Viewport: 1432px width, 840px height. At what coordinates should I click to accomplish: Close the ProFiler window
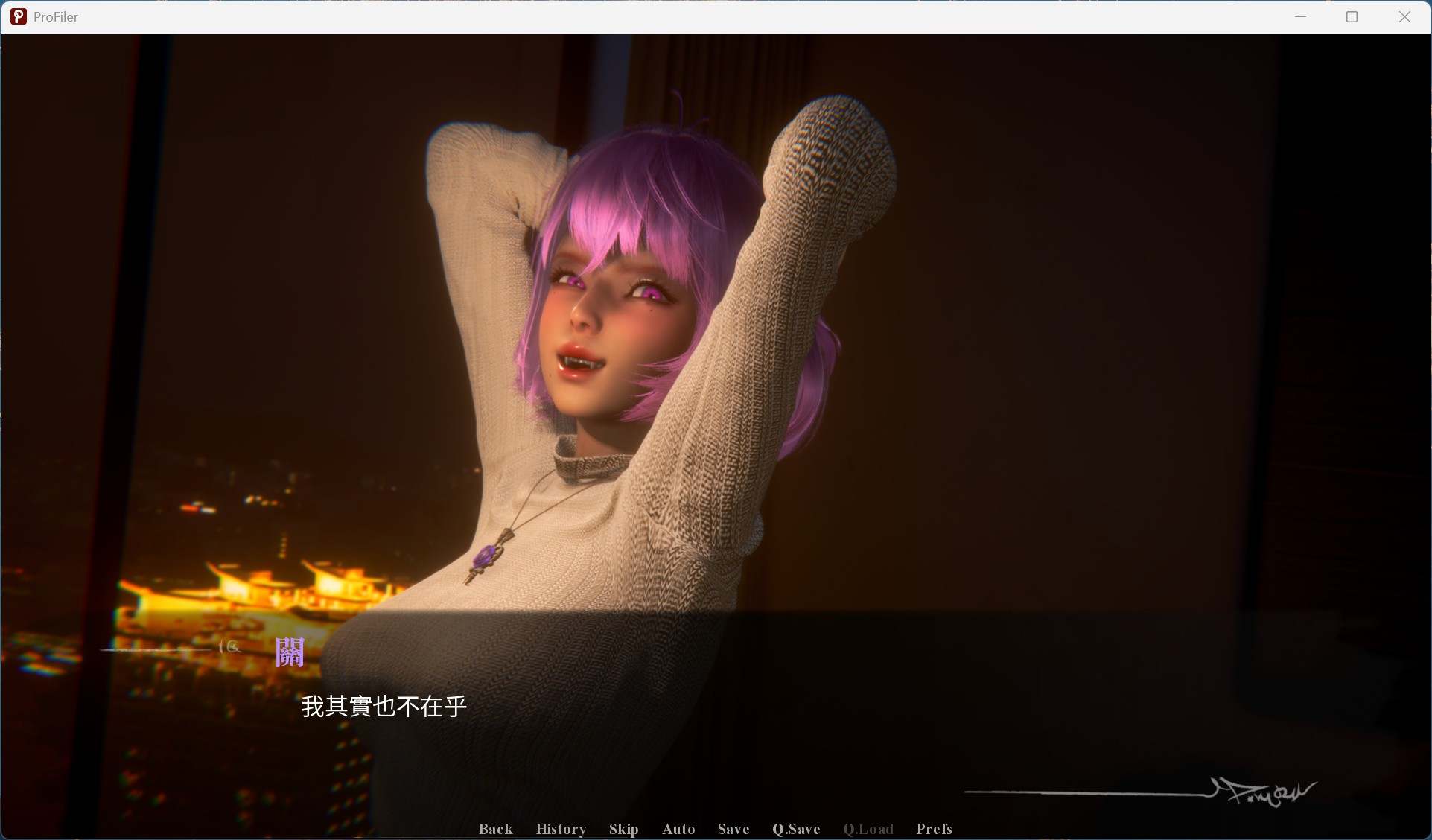click(1405, 16)
